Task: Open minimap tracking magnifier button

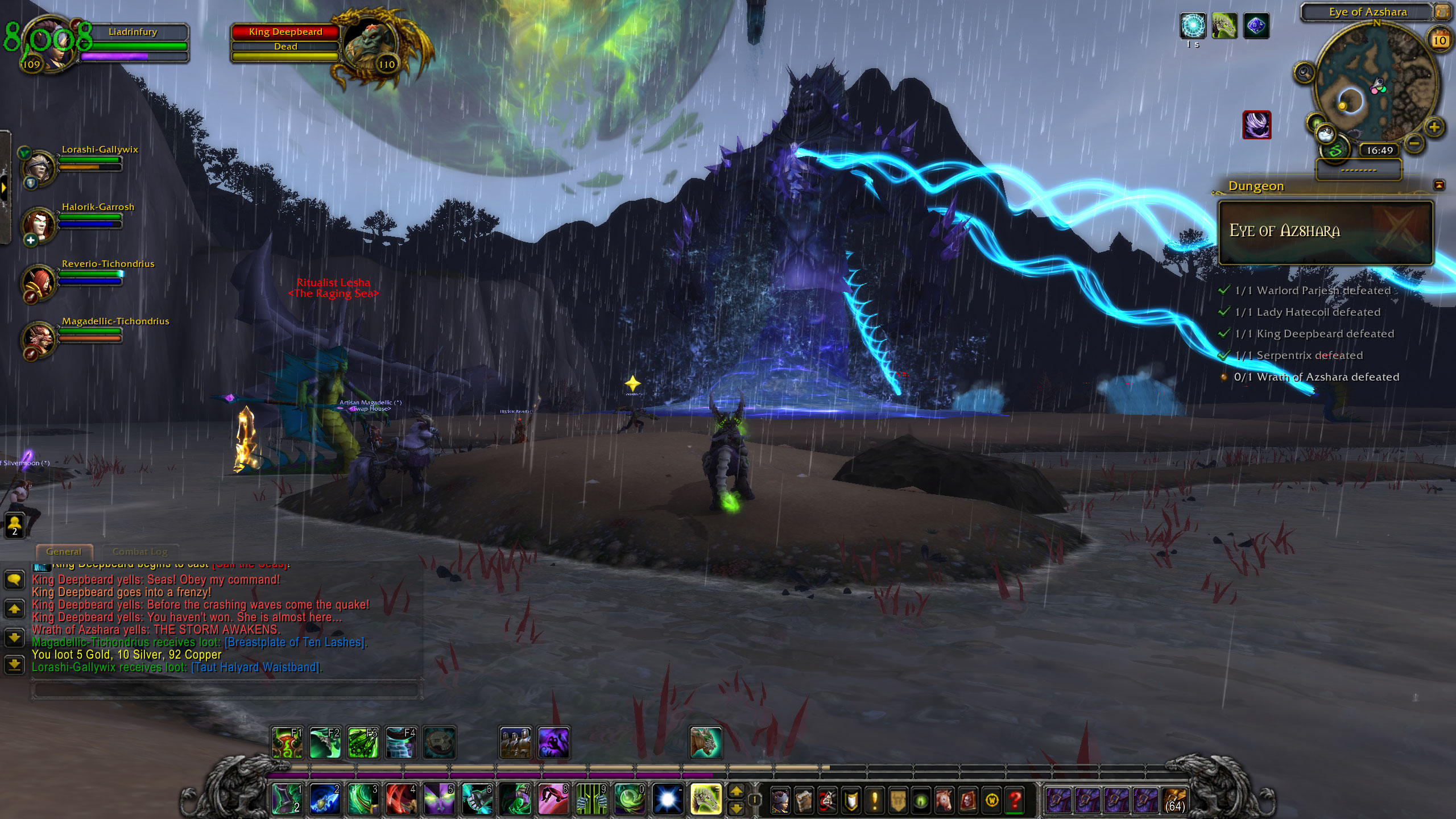Action: (1304, 73)
